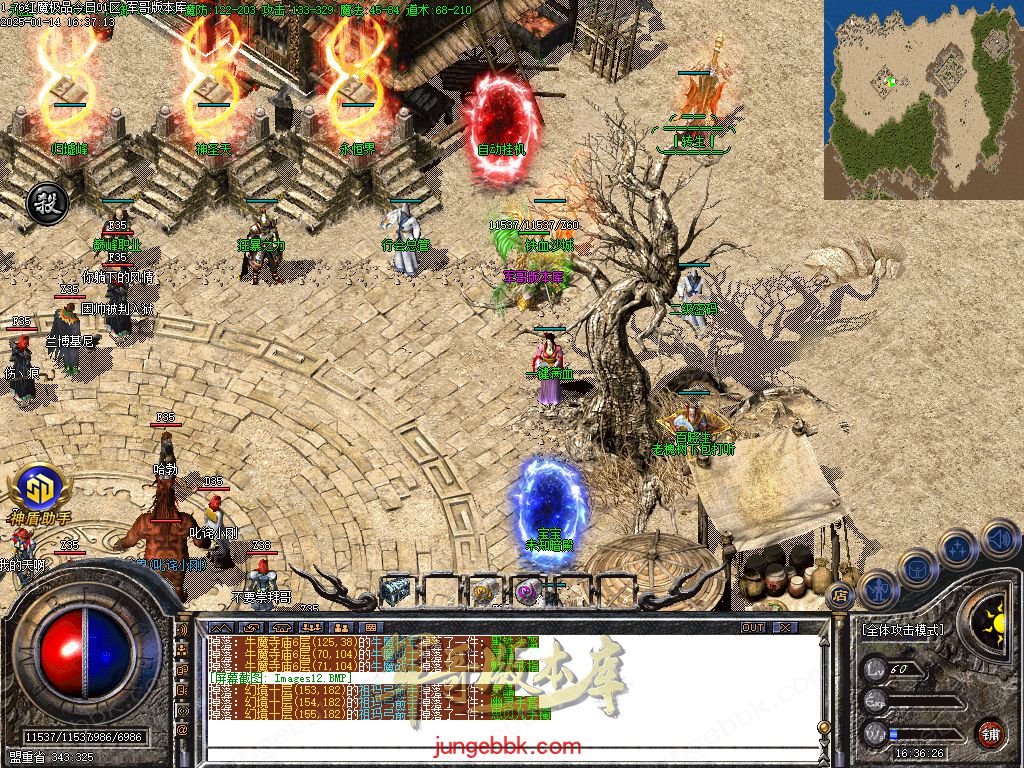Open the red 铺 stall button
This screenshot has height=768, width=1024.
coord(990,733)
